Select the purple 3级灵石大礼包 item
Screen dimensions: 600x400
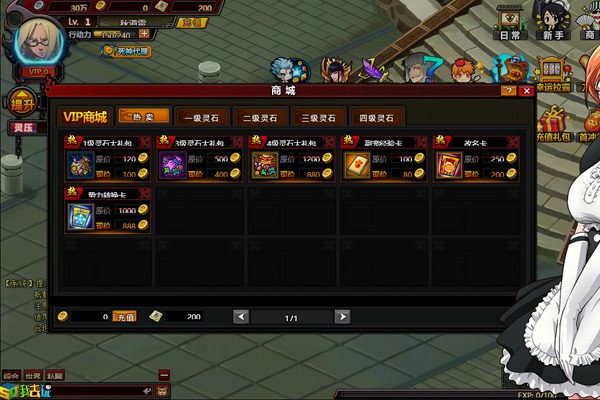[171, 165]
